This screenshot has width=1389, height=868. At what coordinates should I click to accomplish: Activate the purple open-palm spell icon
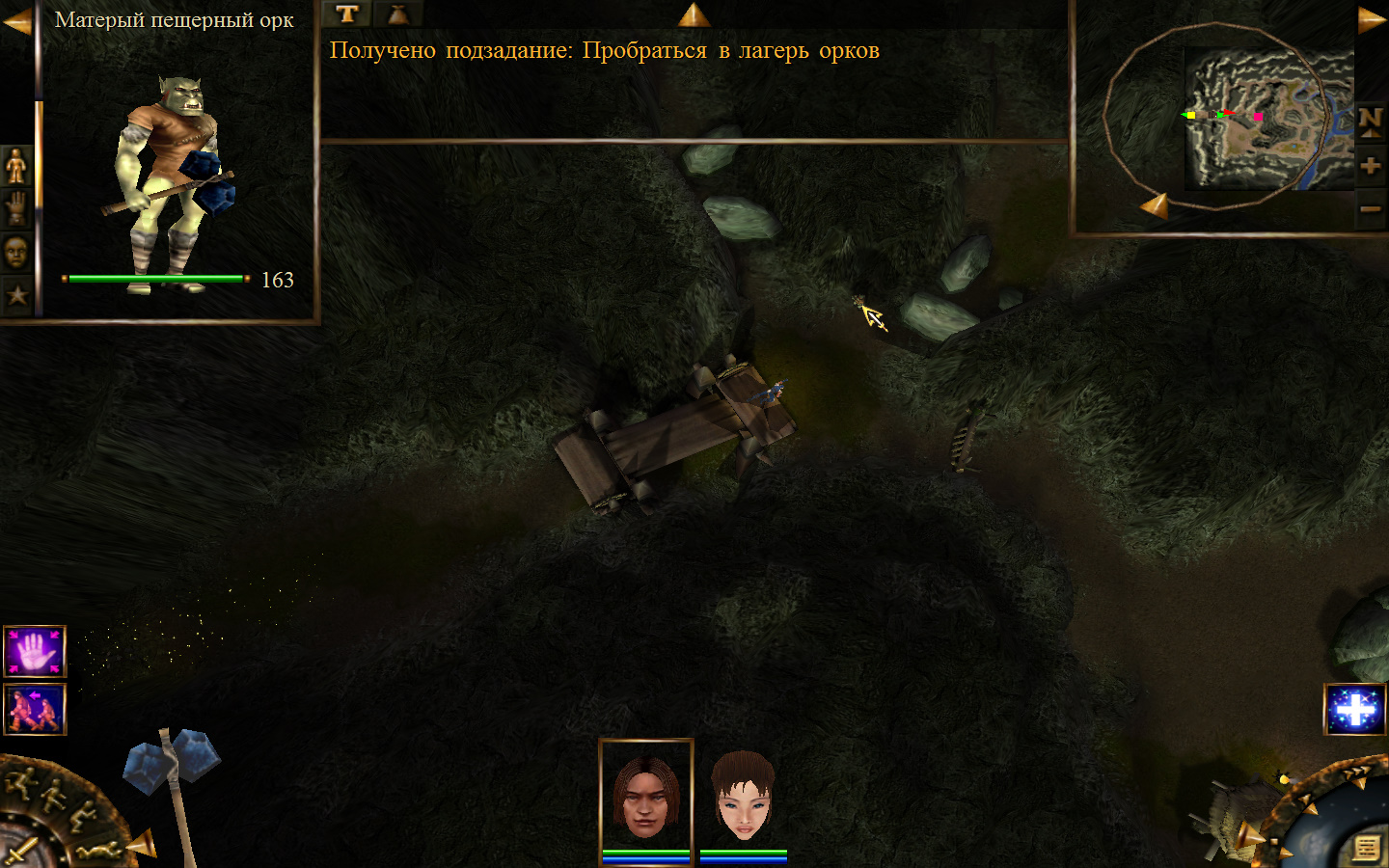(x=35, y=652)
